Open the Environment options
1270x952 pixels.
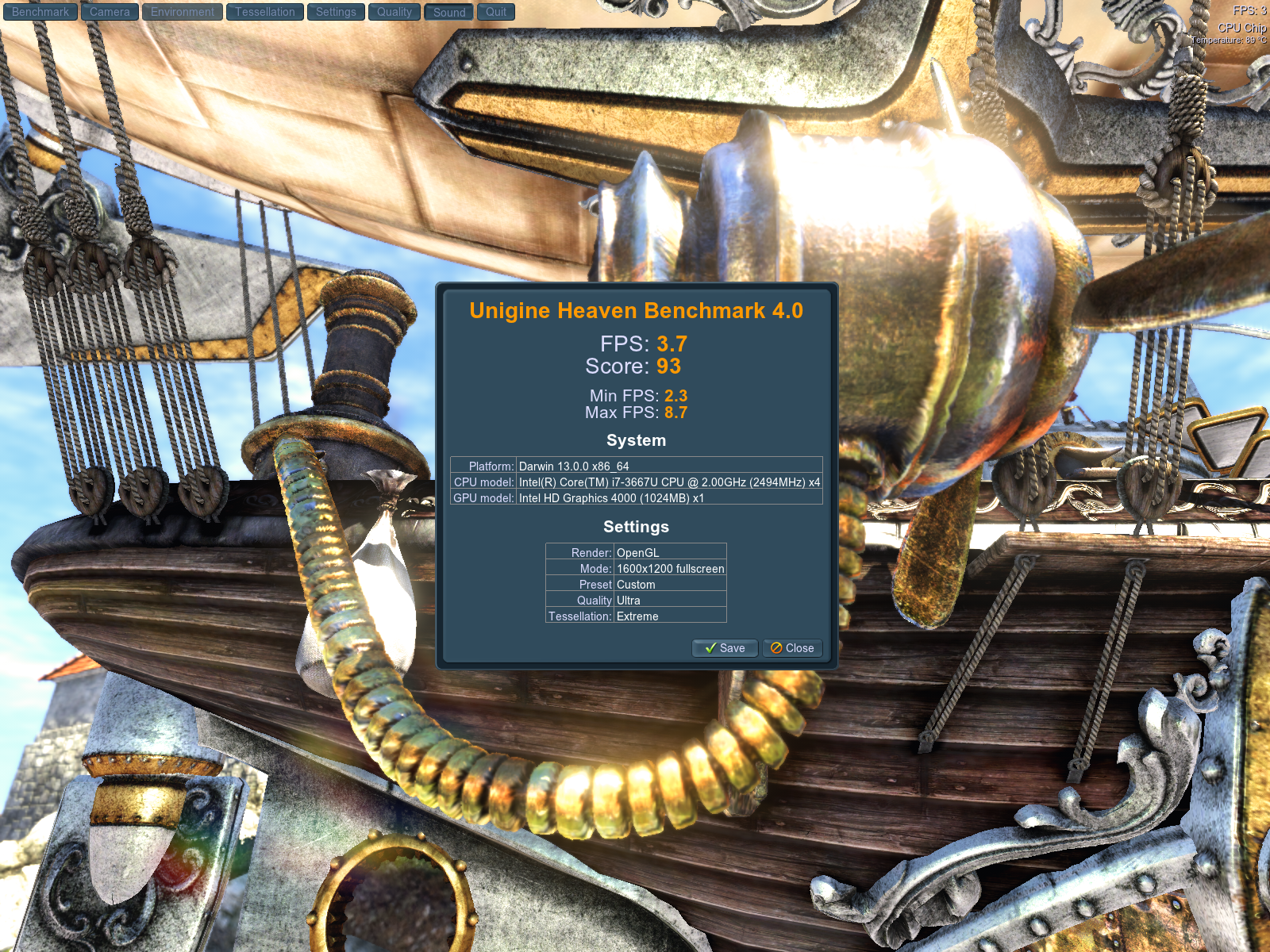pos(183,12)
